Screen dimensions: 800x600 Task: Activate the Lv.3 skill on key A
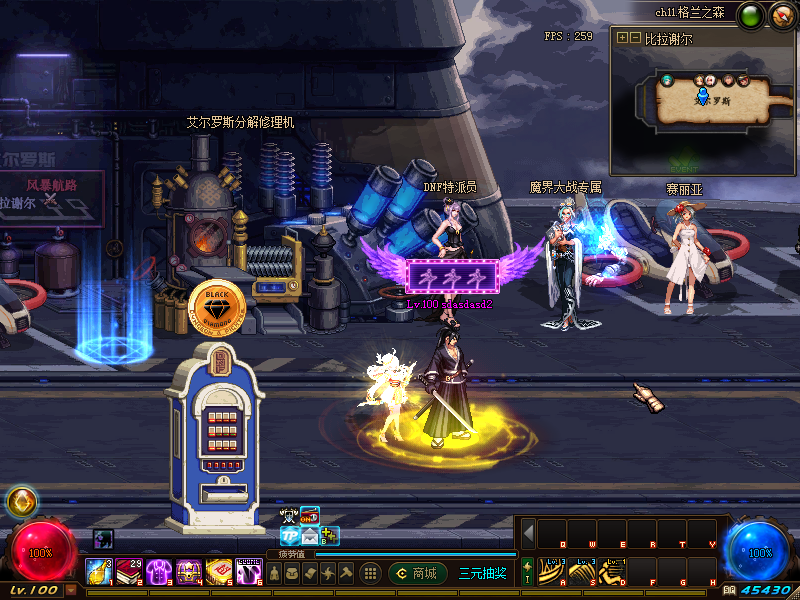click(552, 571)
